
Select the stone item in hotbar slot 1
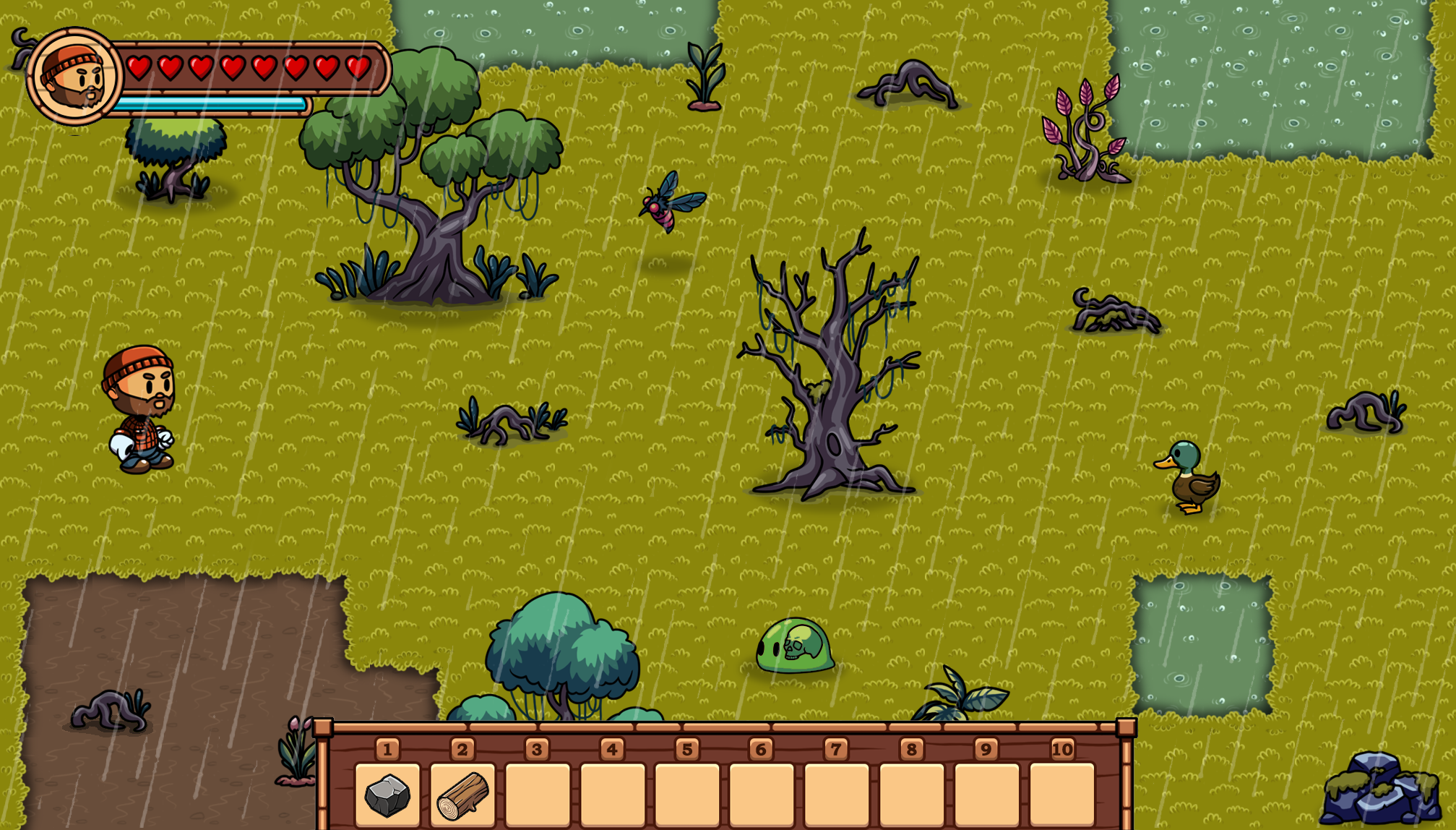[387, 795]
